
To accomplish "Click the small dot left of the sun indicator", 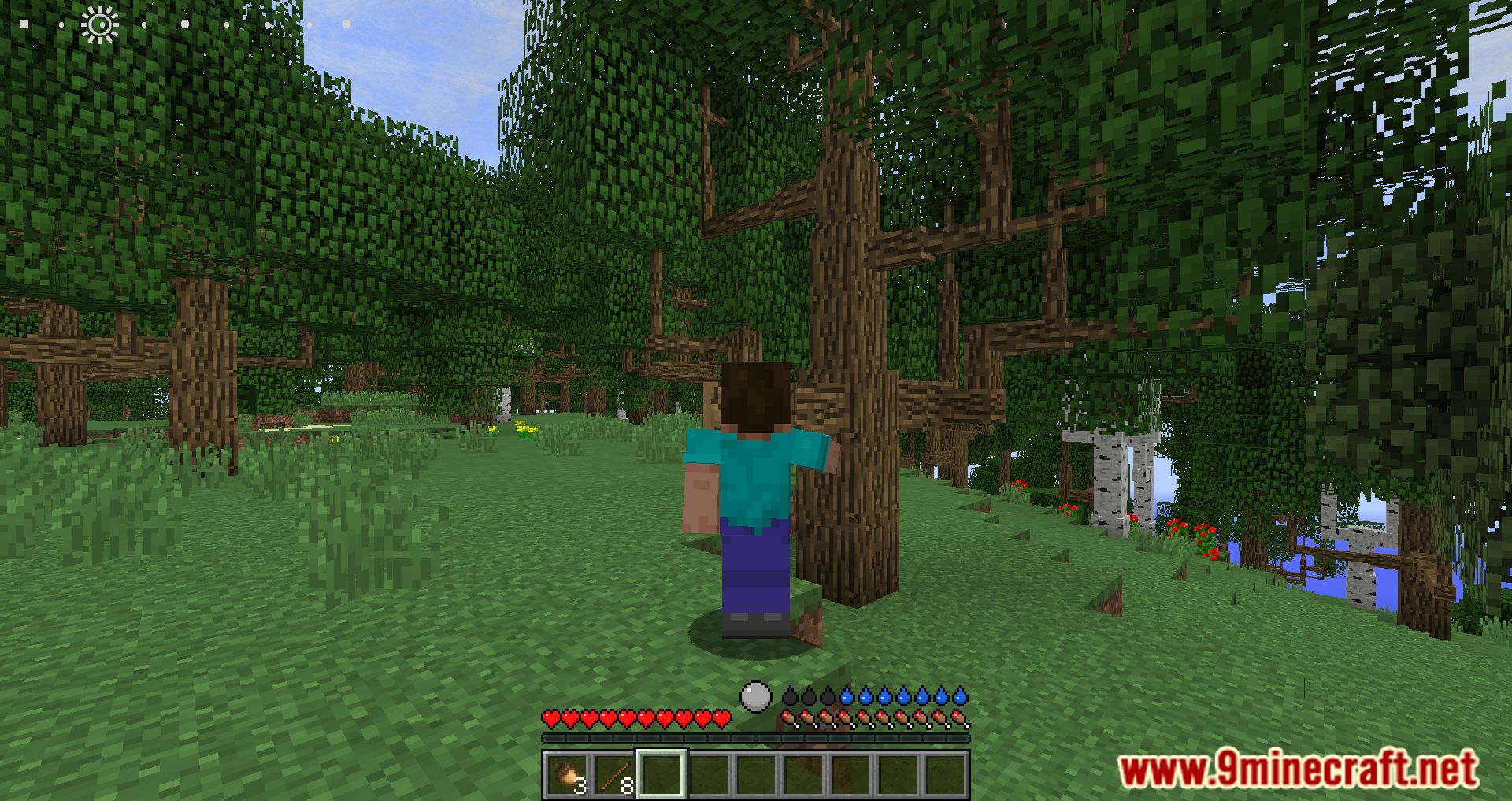I will (x=61, y=24).
